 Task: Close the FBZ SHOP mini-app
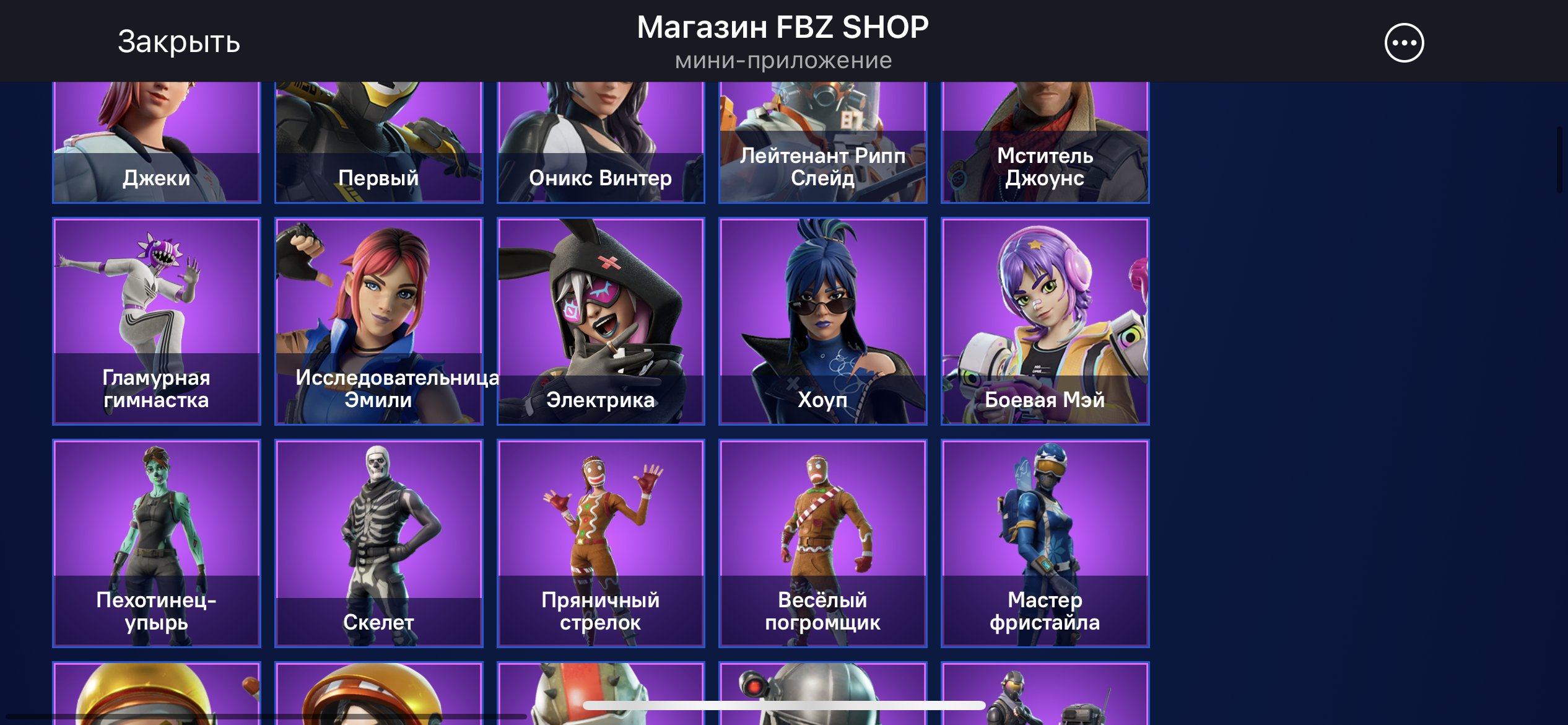178,42
